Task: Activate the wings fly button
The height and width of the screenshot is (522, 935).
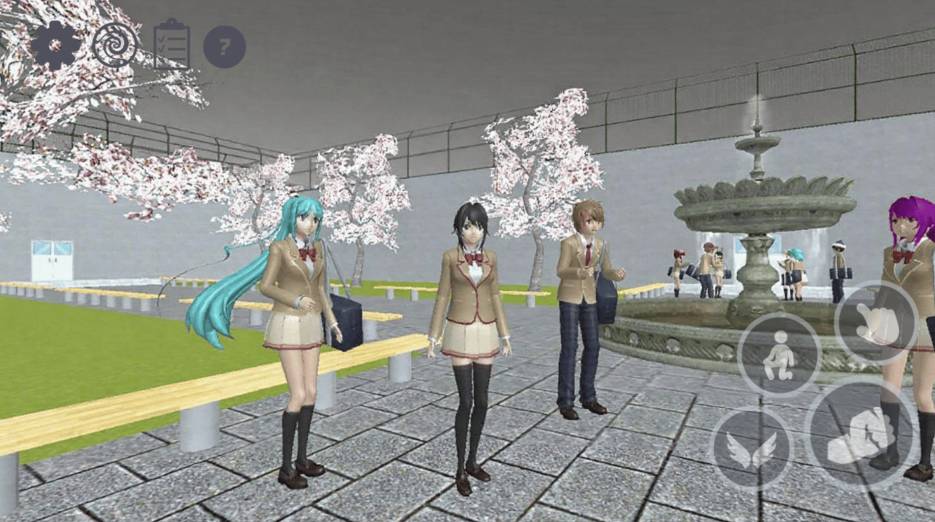Action: coord(752,449)
